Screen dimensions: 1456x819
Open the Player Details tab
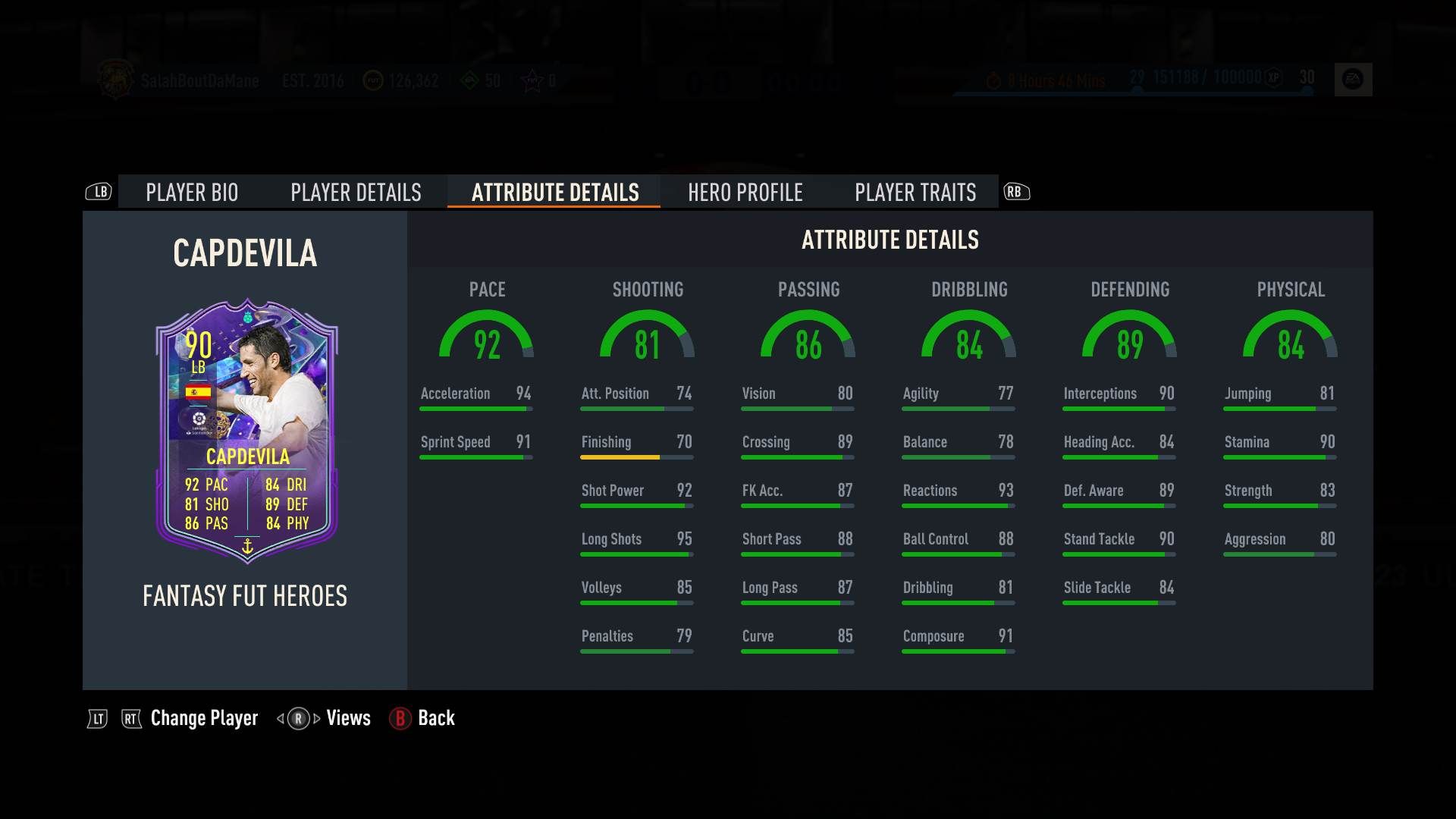click(x=356, y=193)
